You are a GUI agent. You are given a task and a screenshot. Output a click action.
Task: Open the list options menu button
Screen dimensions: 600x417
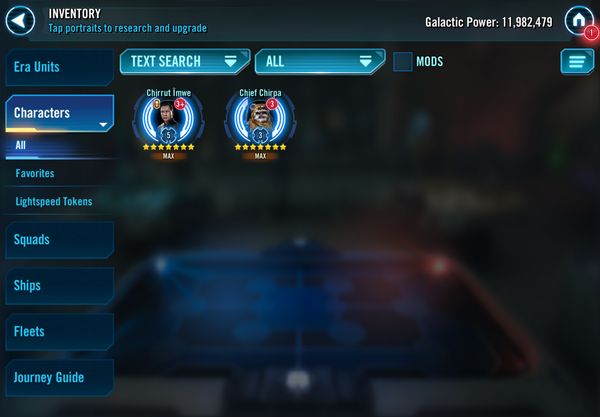577,62
